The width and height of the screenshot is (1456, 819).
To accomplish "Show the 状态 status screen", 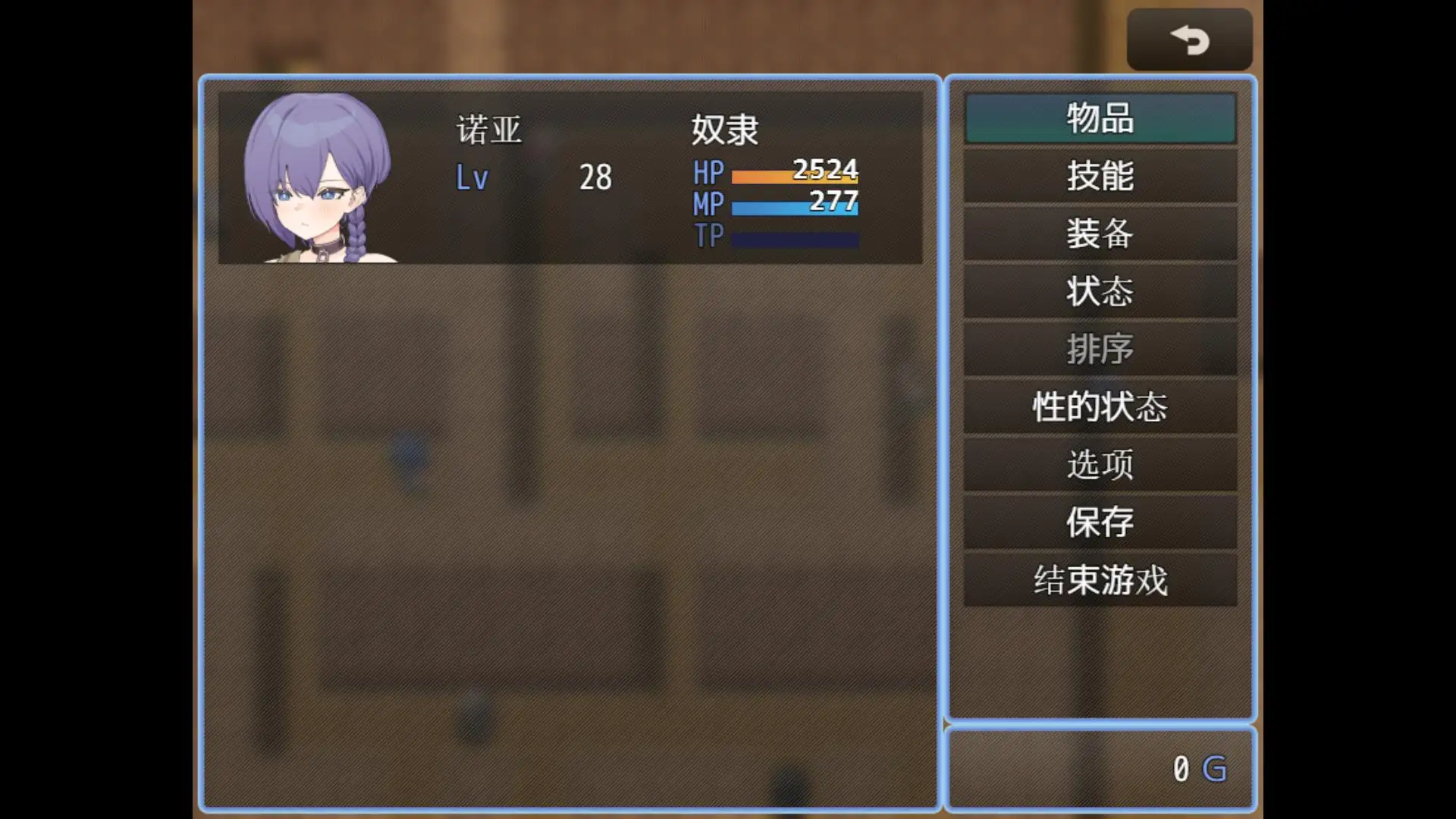I will 1100,291.
